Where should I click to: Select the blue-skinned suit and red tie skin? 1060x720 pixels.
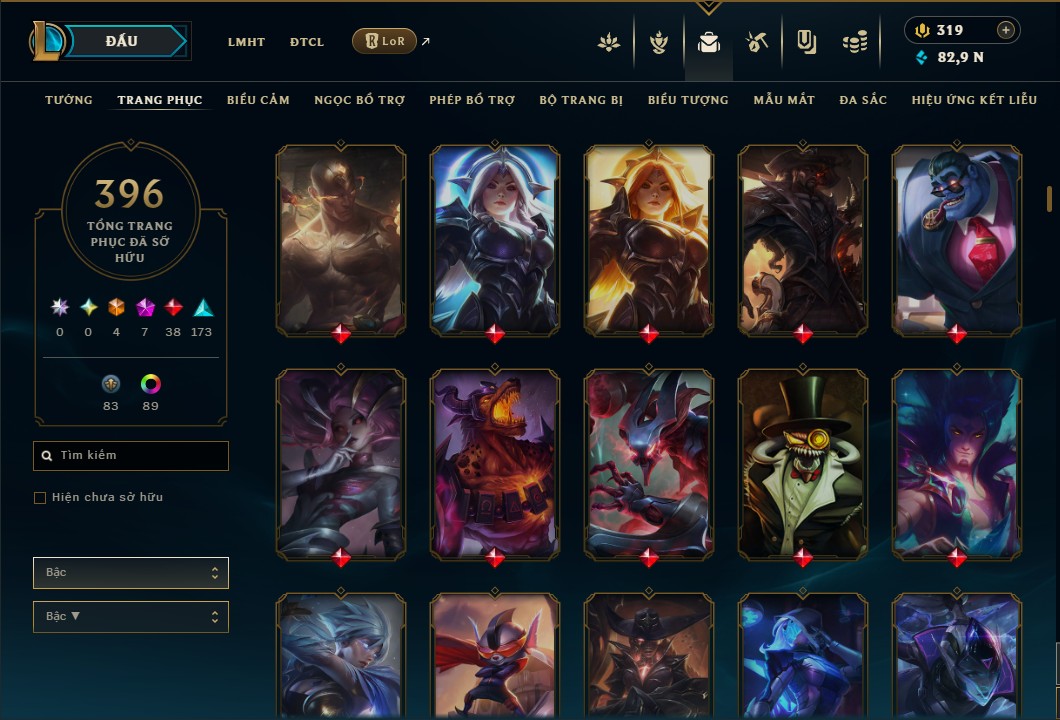coord(957,240)
